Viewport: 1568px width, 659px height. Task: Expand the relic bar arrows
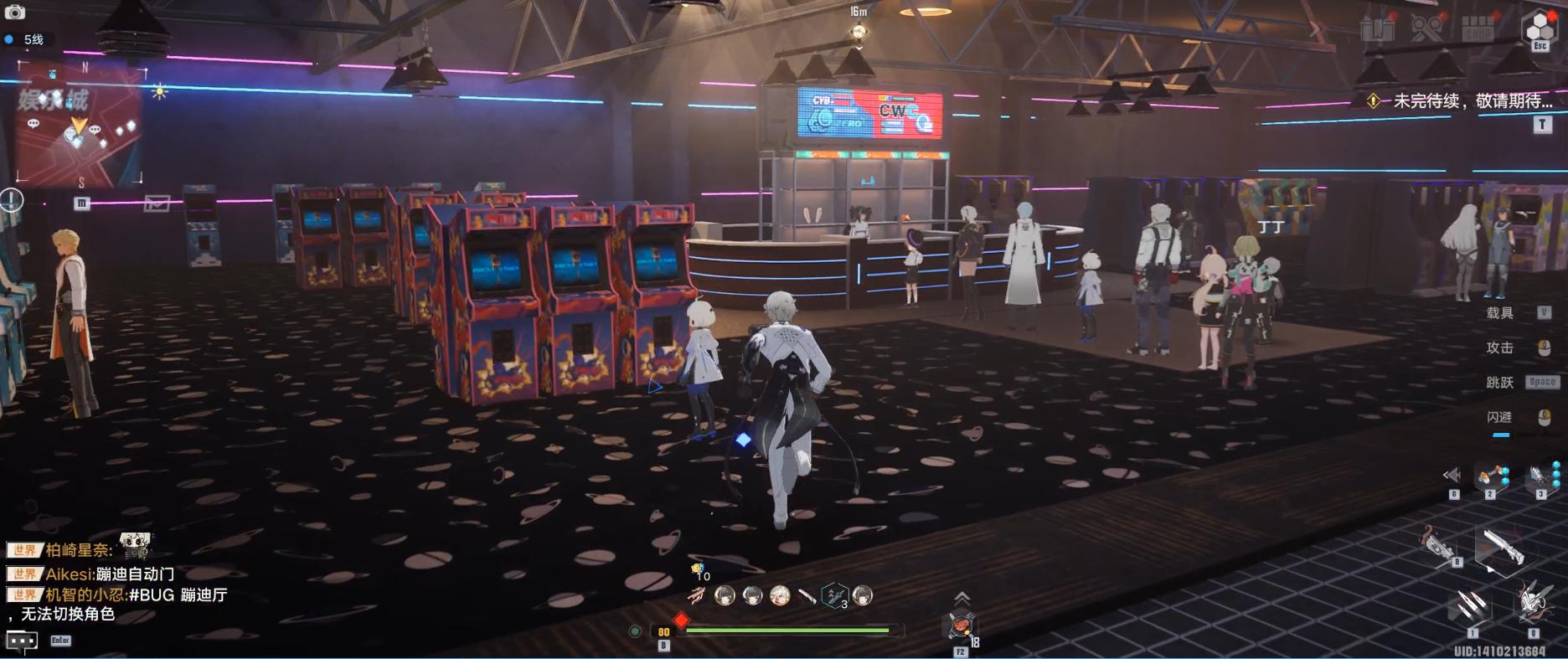[x=1452, y=476]
